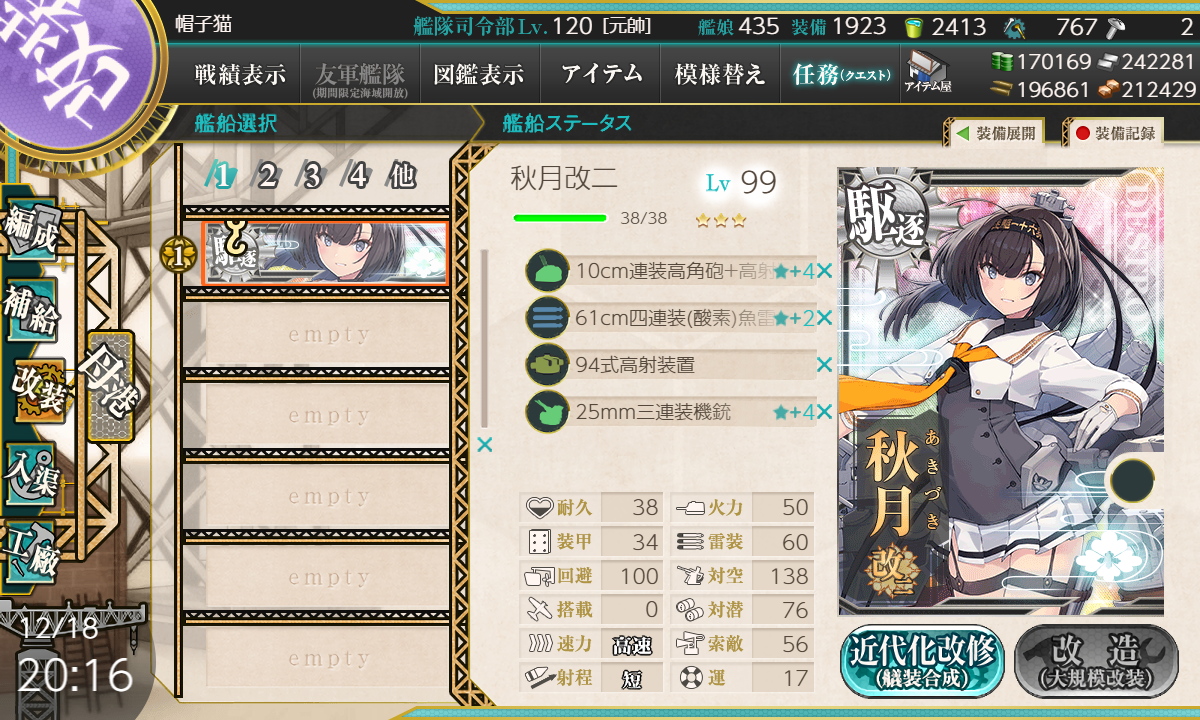Go to the 編成 fleet composition screen
The width and height of the screenshot is (1200, 720).
click(30, 232)
